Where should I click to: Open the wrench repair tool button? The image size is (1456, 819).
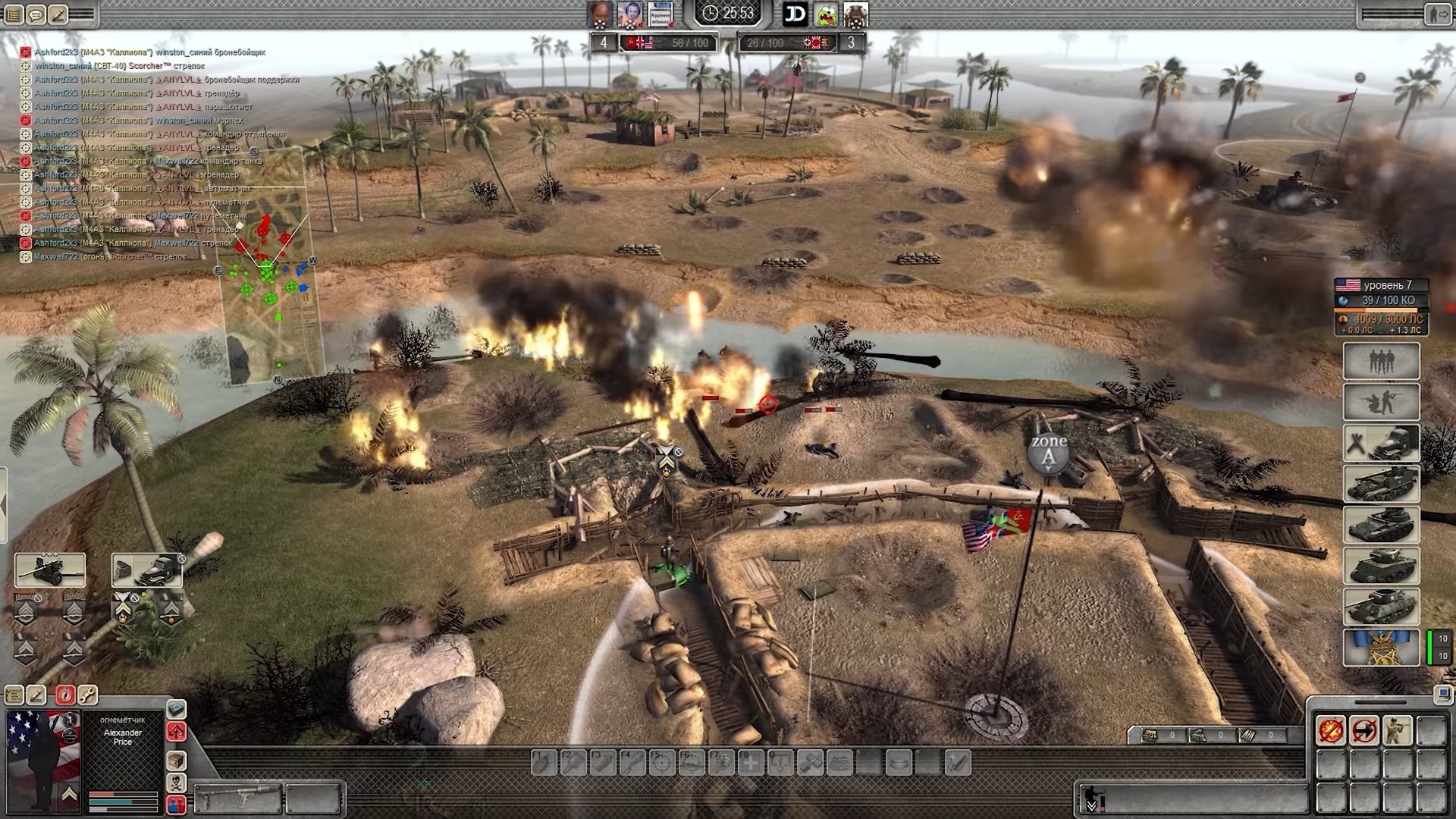click(87, 695)
